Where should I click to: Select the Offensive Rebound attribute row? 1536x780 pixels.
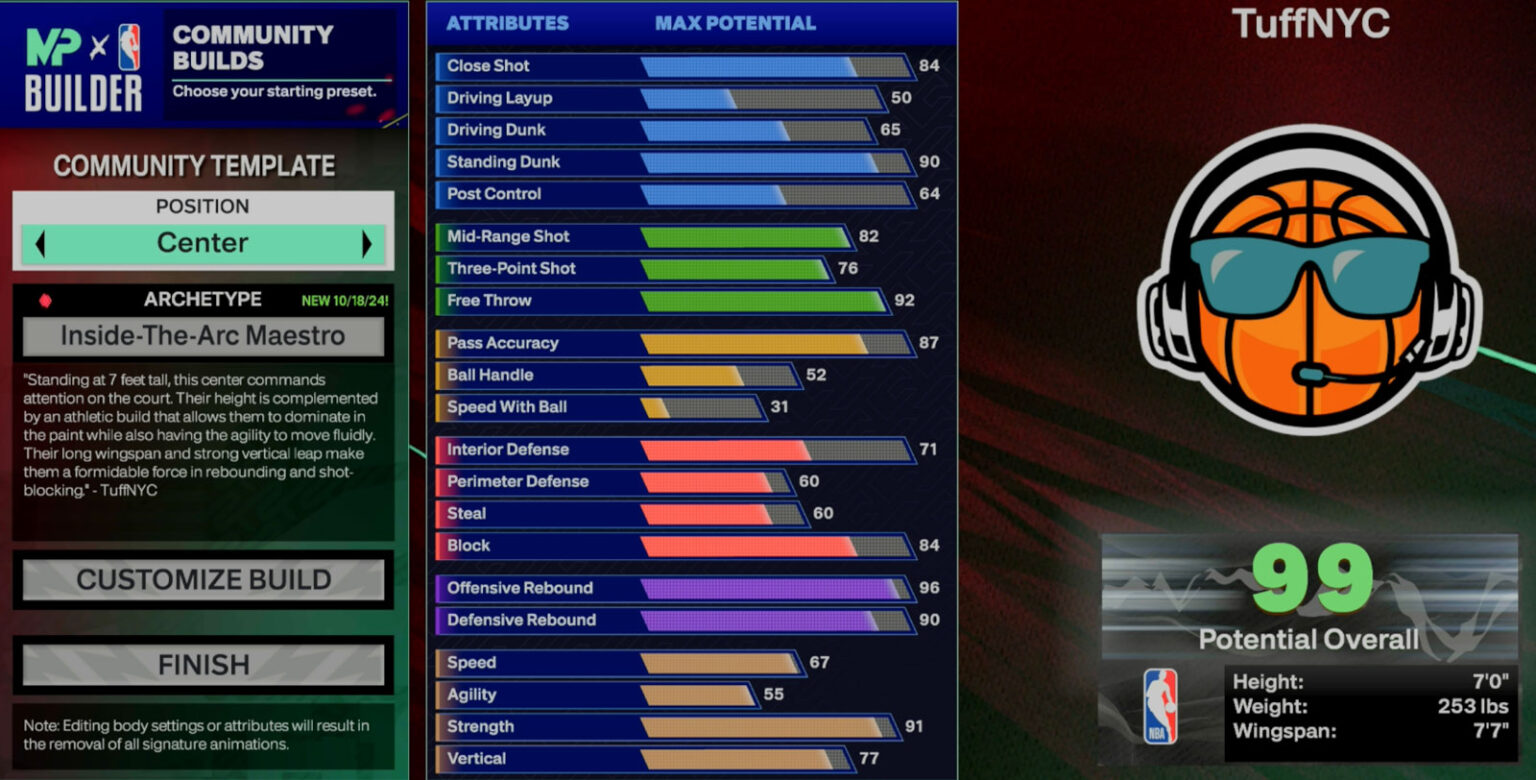674,588
